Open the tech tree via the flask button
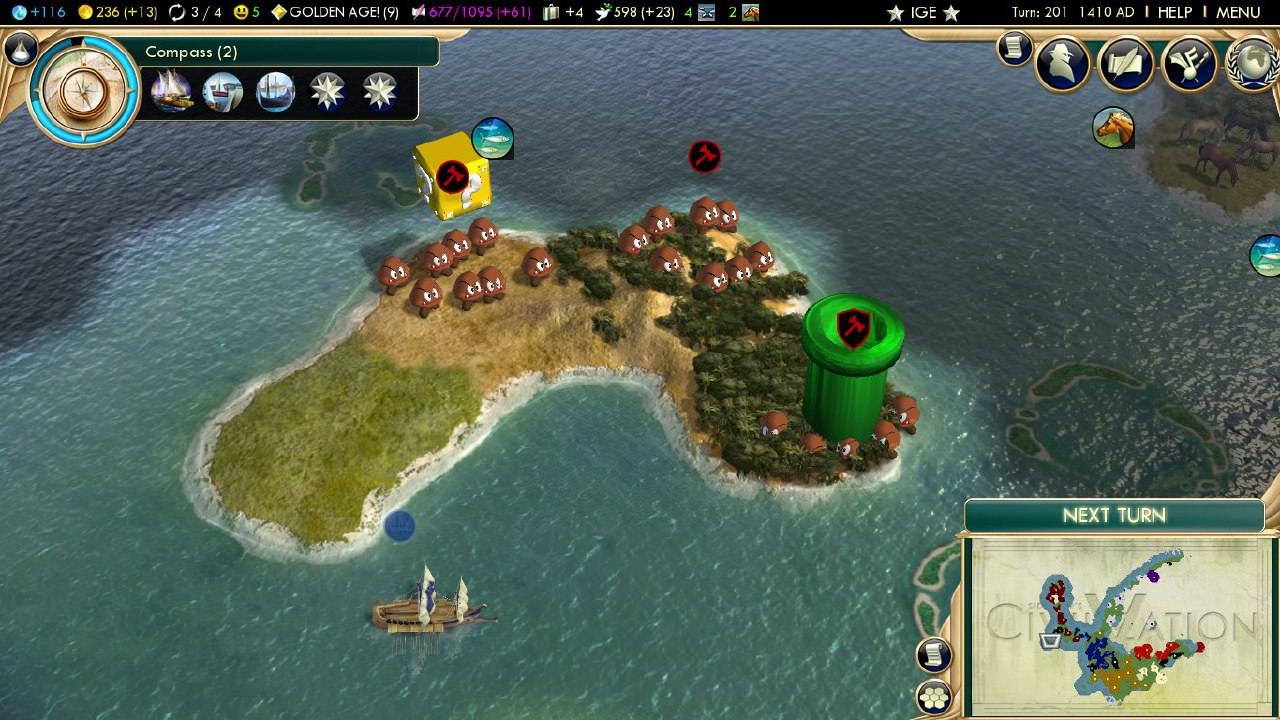The height and width of the screenshot is (720, 1280). (20, 49)
